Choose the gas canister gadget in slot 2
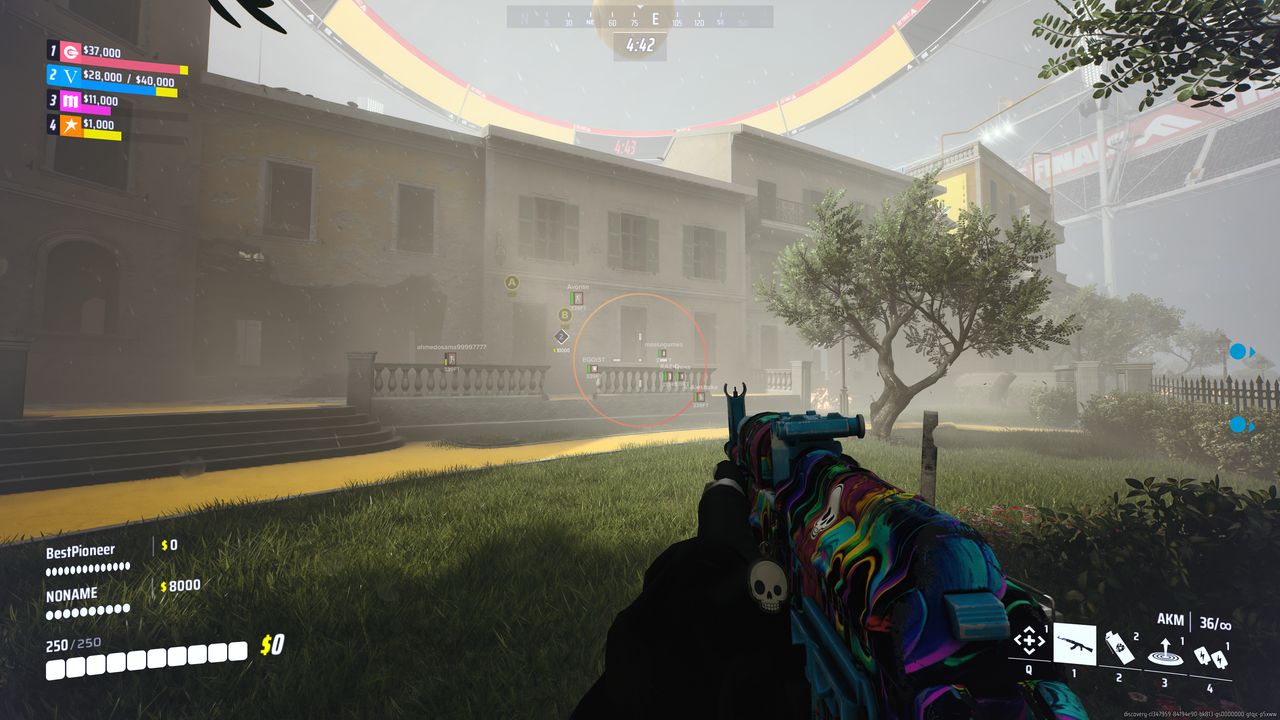This screenshot has height=720, width=1280. pyautogui.click(x=1120, y=646)
